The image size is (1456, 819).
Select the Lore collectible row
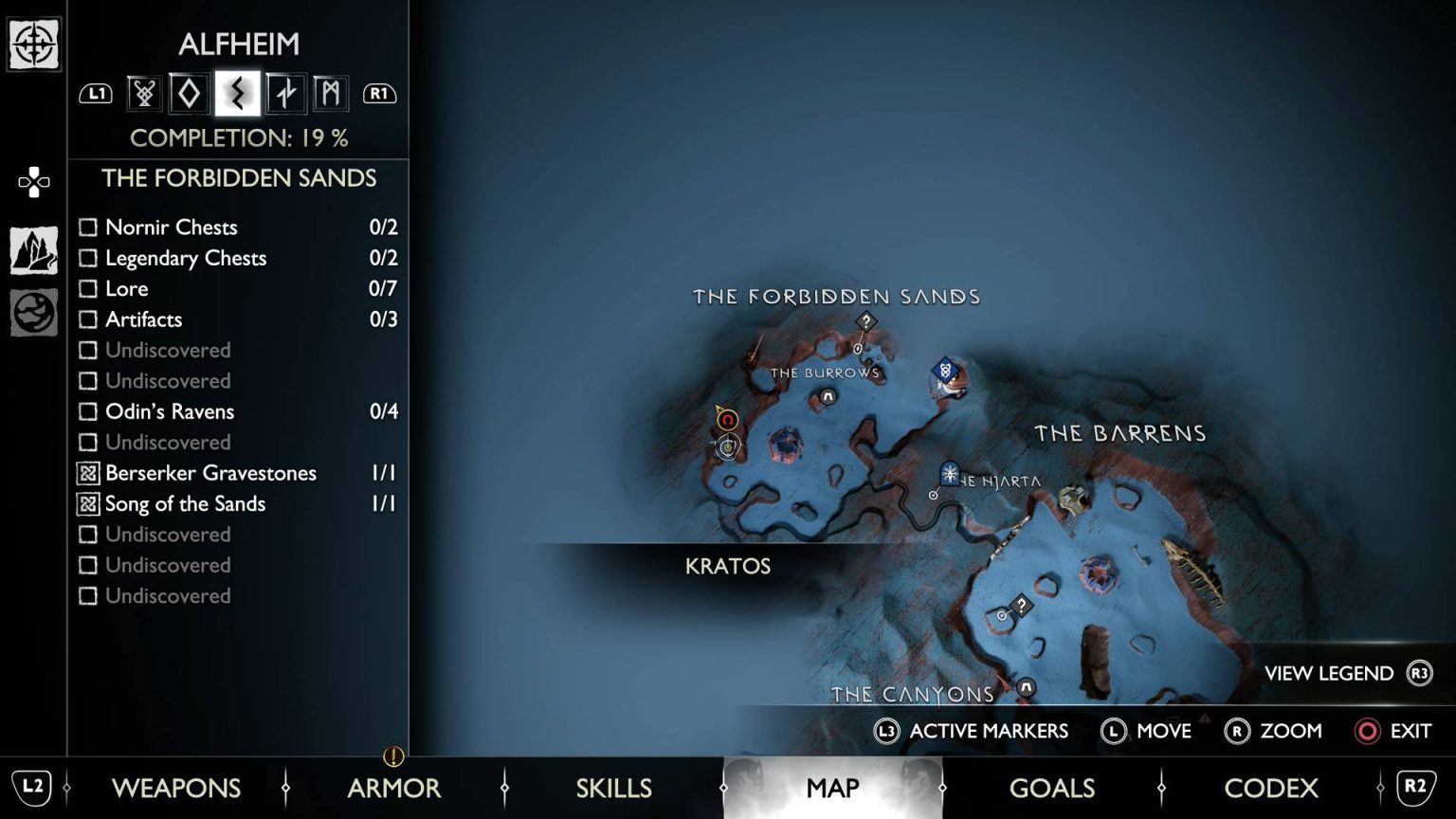point(238,288)
